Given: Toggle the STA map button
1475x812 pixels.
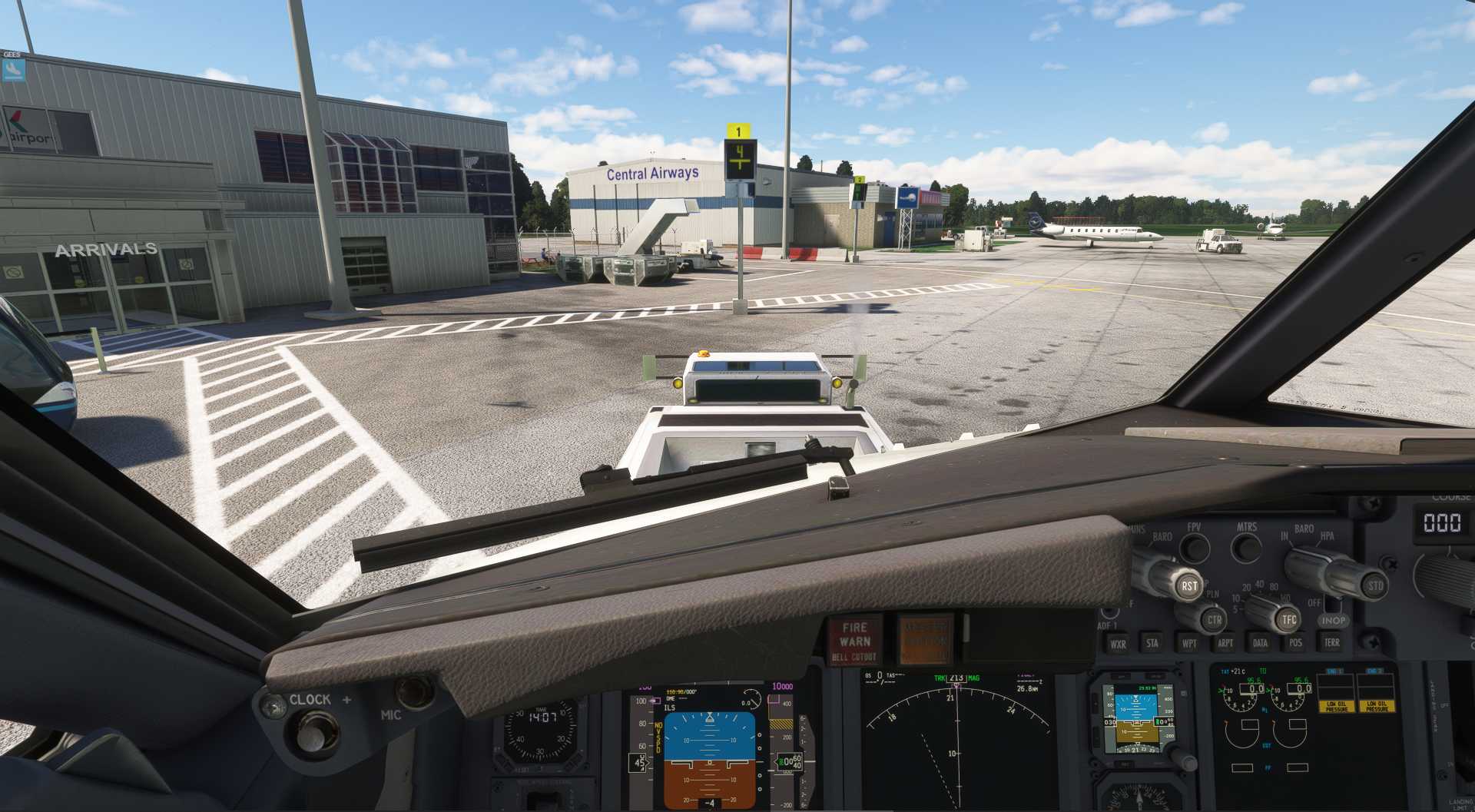Looking at the screenshot, I should click(x=1152, y=644).
